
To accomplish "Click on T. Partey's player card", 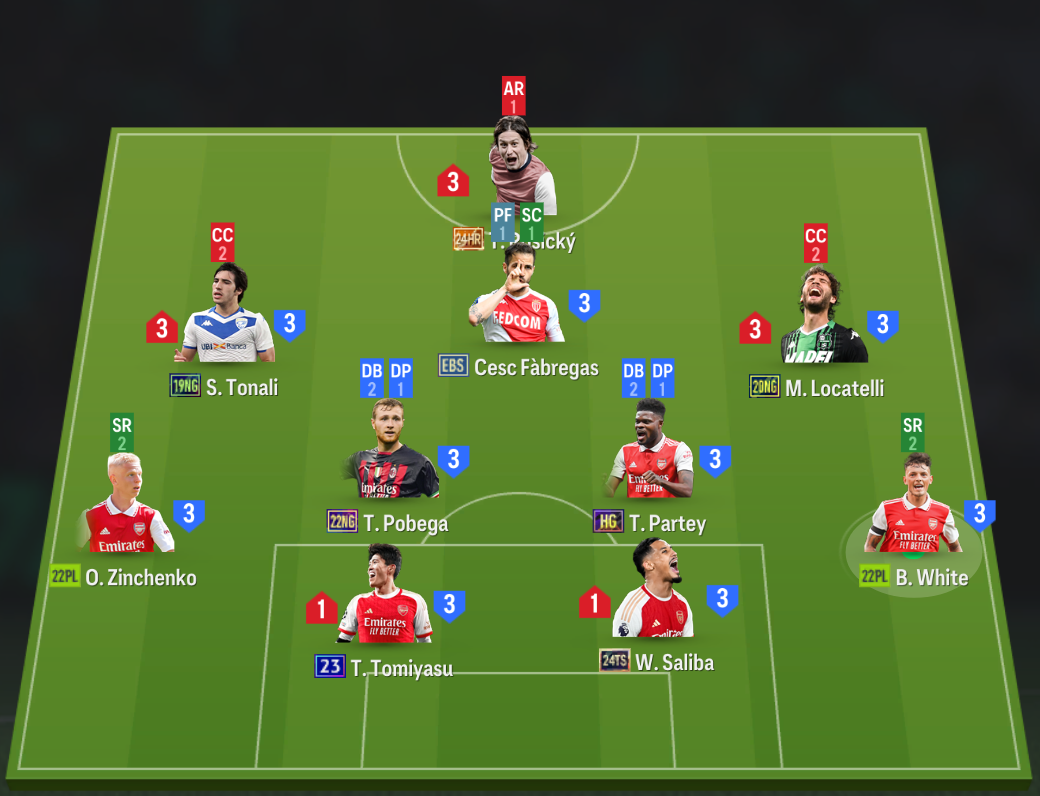I will tap(652, 454).
